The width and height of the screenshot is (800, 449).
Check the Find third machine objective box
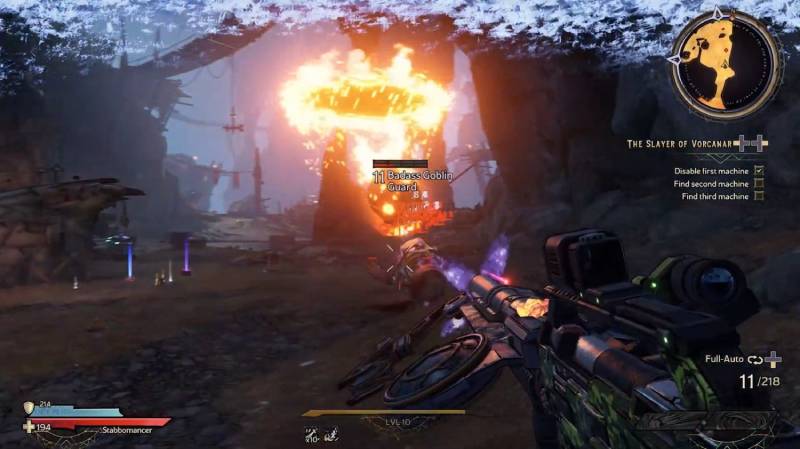pyautogui.click(x=759, y=196)
